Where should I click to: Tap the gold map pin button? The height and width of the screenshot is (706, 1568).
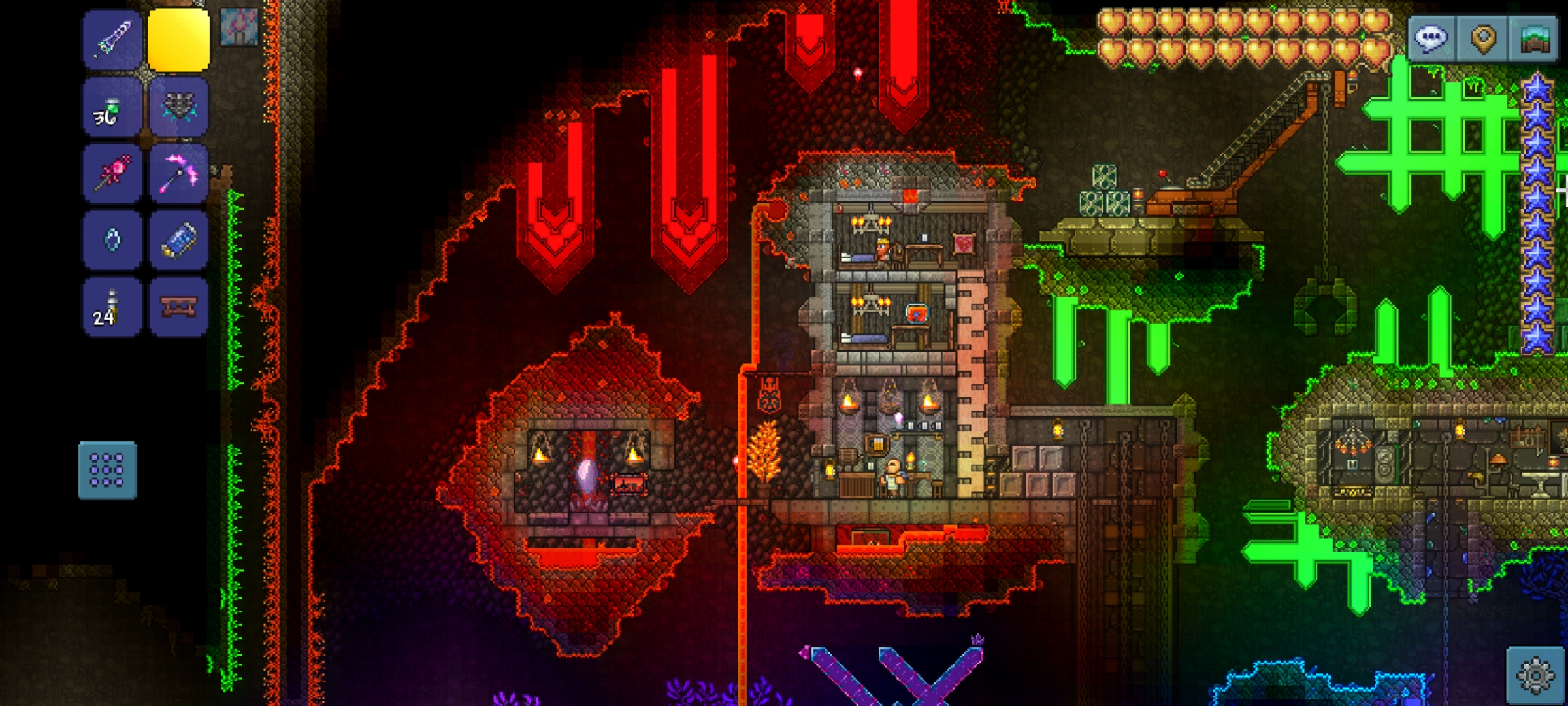tap(1483, 39)
